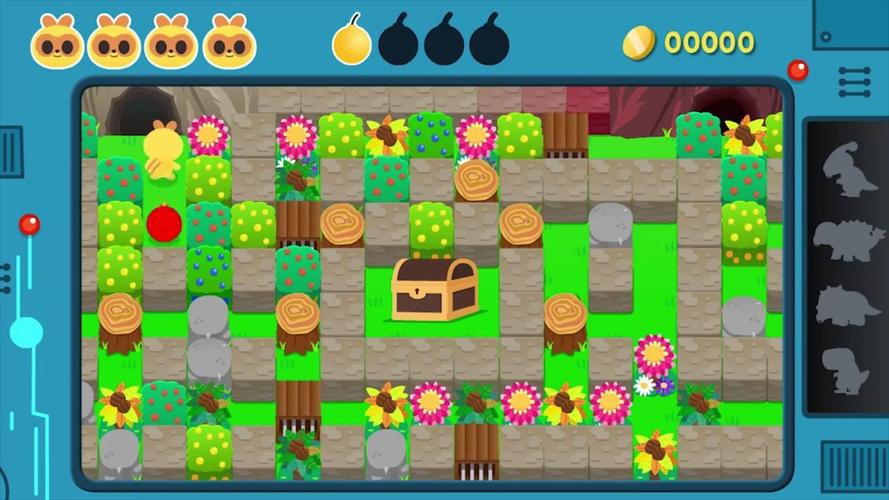The height and width of the screenshot is (500, 889).
Task: Select the ankylosaurus silhouette in the side panel
Action: (848, 239)
